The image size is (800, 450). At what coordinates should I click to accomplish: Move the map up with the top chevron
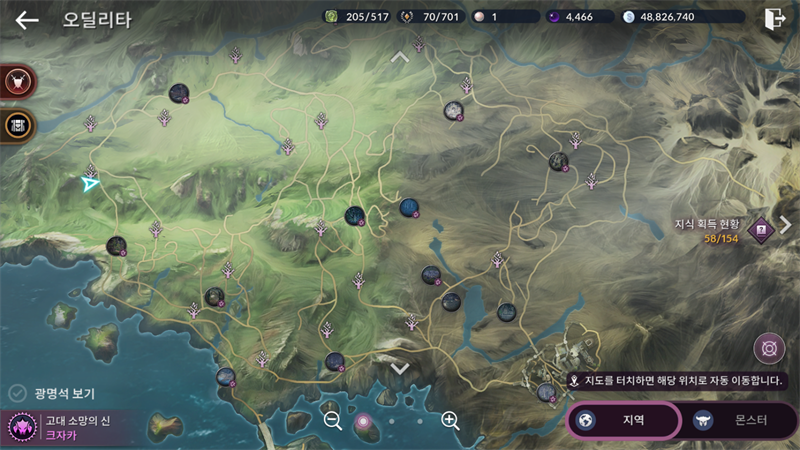click(400, 57)
